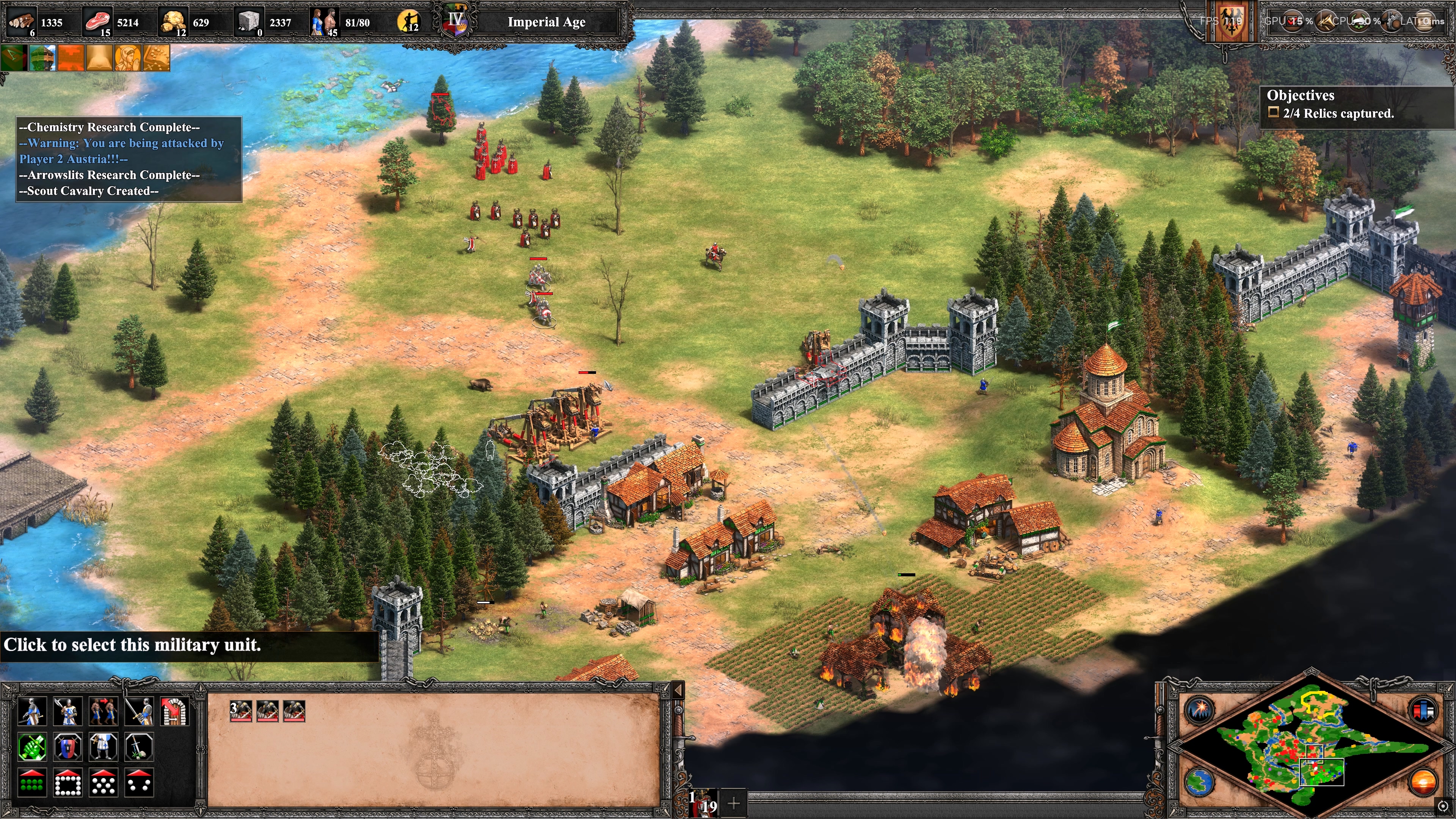1456x819 pixels.
Task: Send a flare signal from minimap button
Action: pos(1199,710)
